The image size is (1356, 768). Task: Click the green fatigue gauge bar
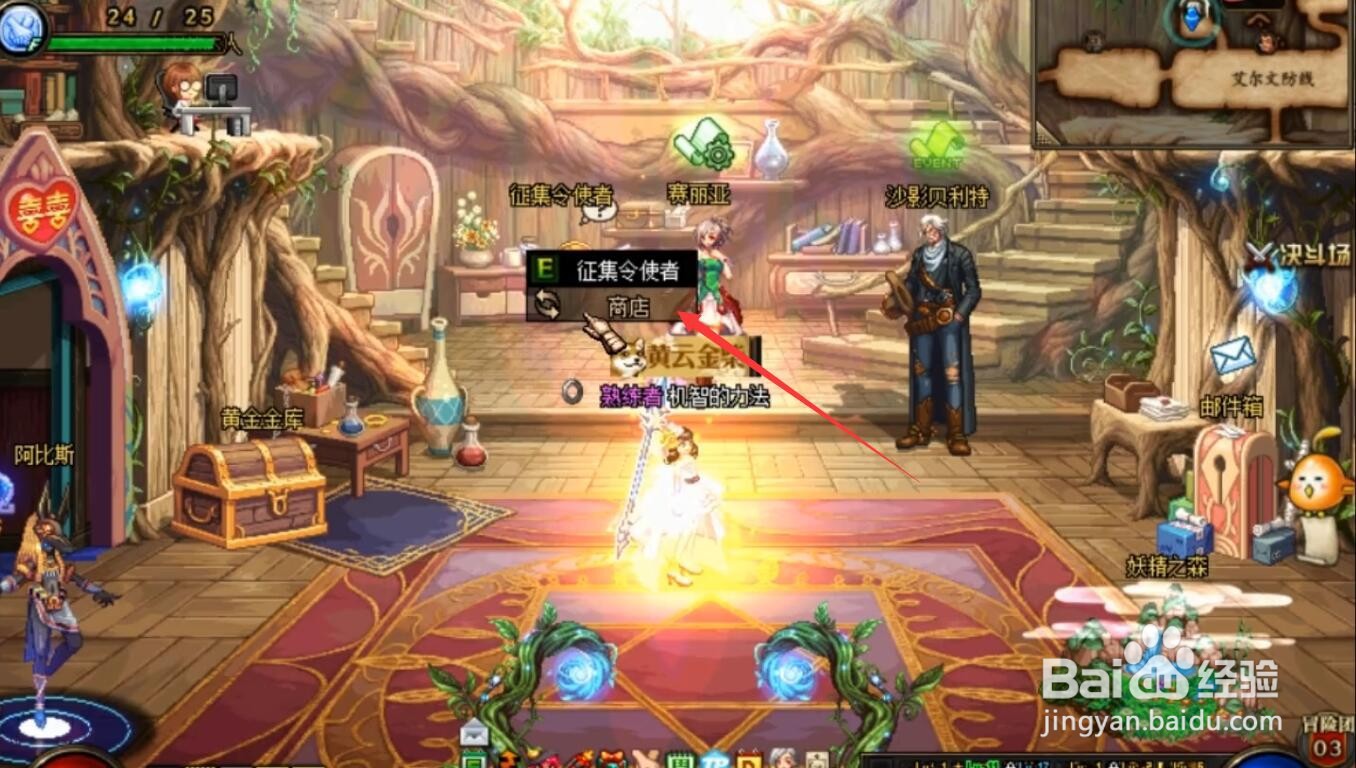pos(130,42)
